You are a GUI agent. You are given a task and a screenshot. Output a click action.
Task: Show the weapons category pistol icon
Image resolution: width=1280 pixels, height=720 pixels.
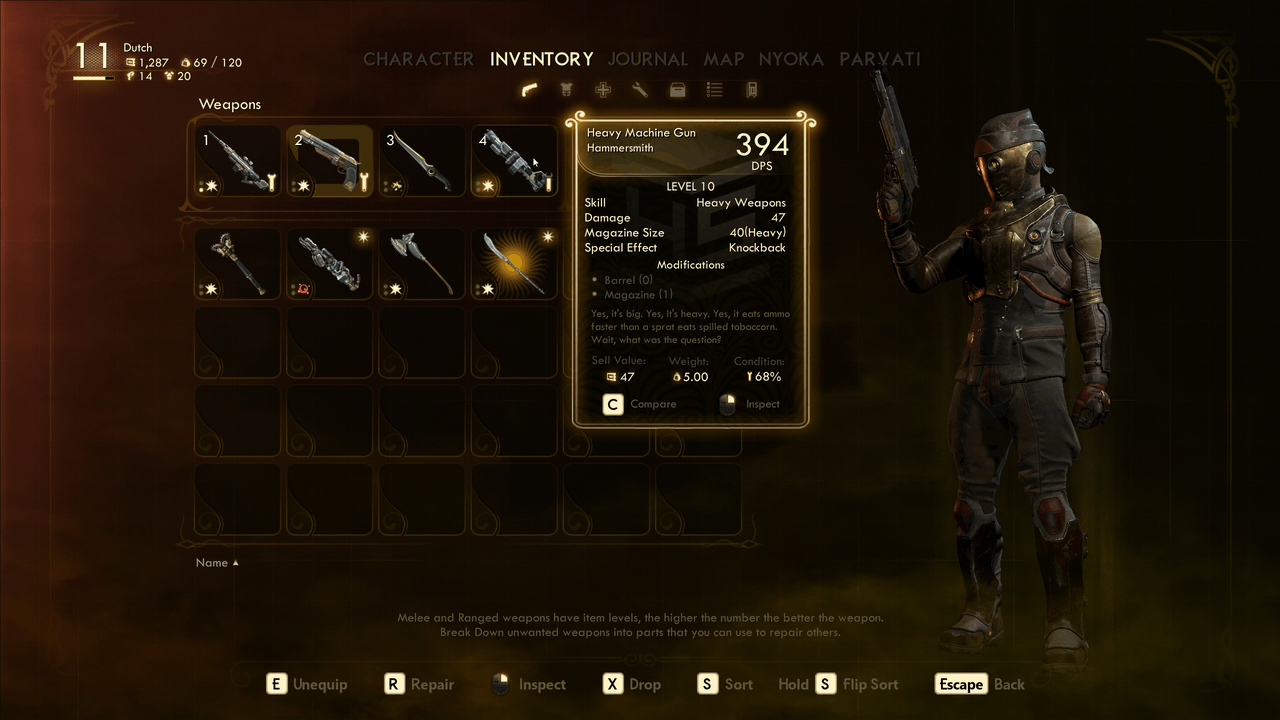click(x=530, y=90)
